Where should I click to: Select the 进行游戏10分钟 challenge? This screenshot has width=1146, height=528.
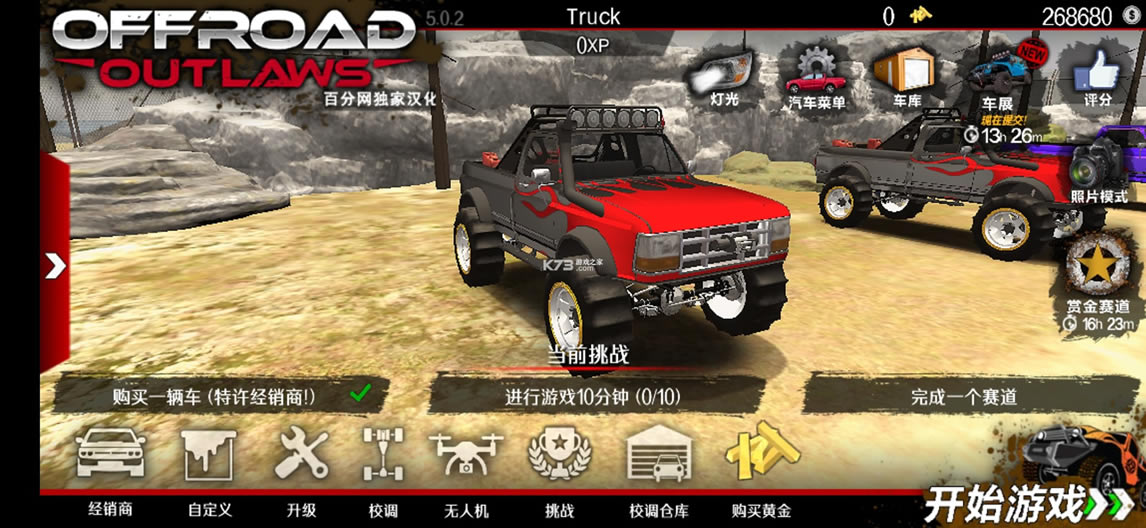(x=596, y=396)
